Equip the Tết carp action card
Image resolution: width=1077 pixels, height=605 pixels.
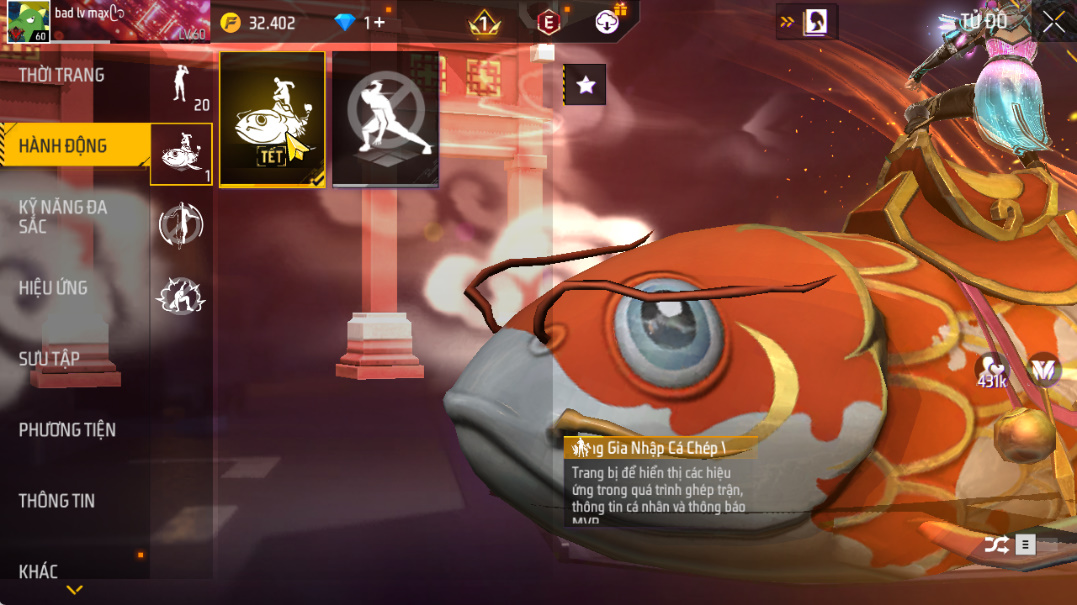coord(272,119)
